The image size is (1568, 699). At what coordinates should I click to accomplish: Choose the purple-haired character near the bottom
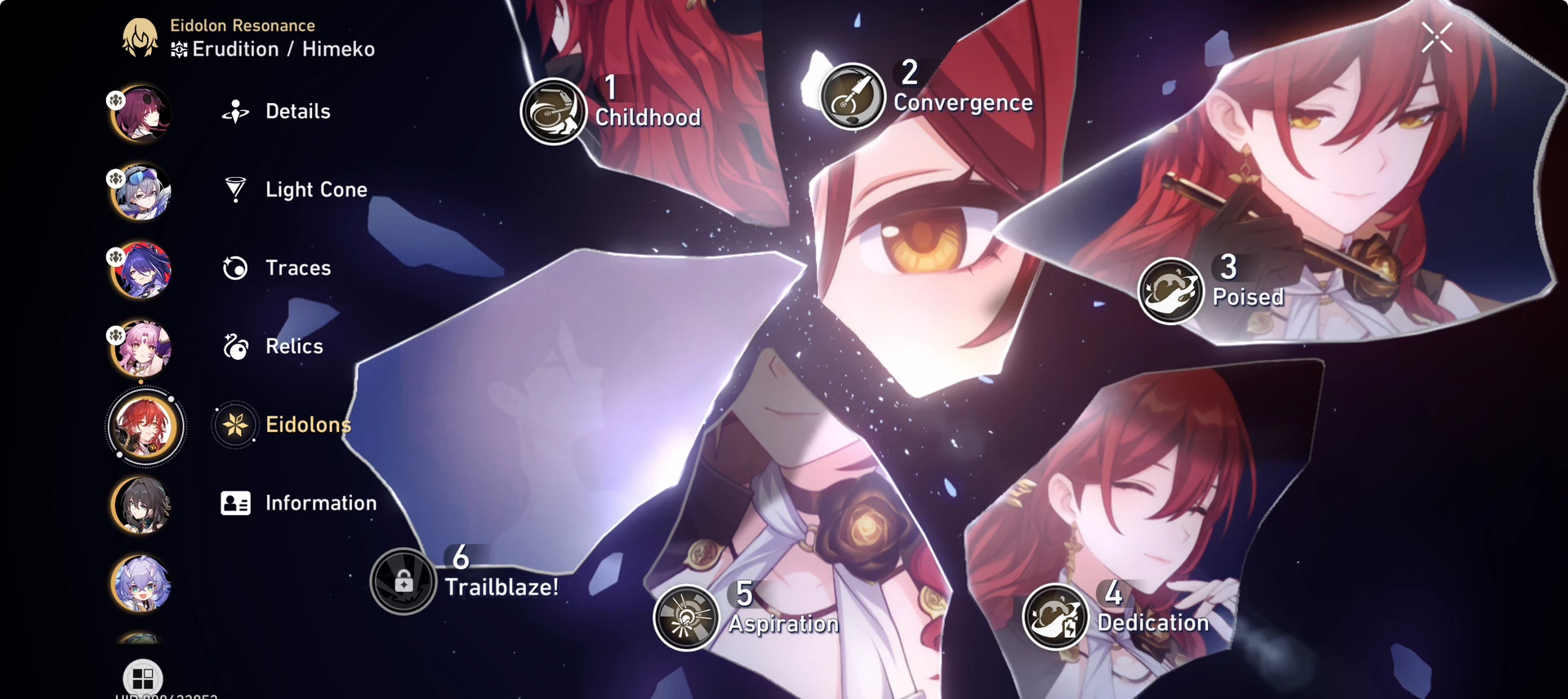point(141,585)
